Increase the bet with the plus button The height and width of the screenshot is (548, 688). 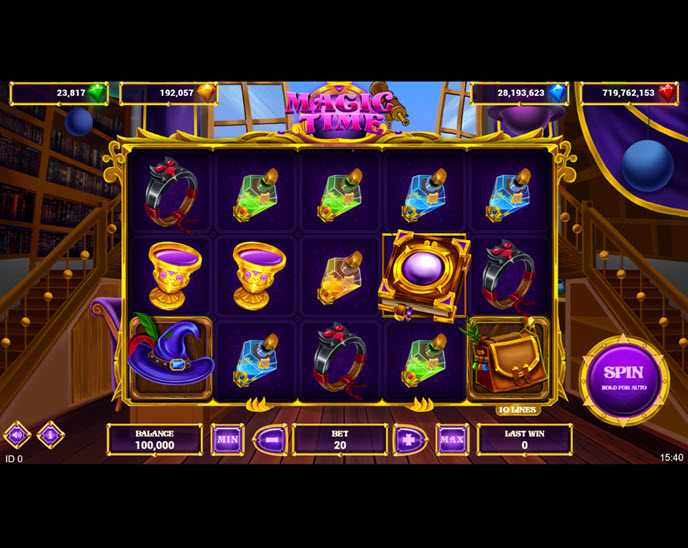(x=410, y=439)
